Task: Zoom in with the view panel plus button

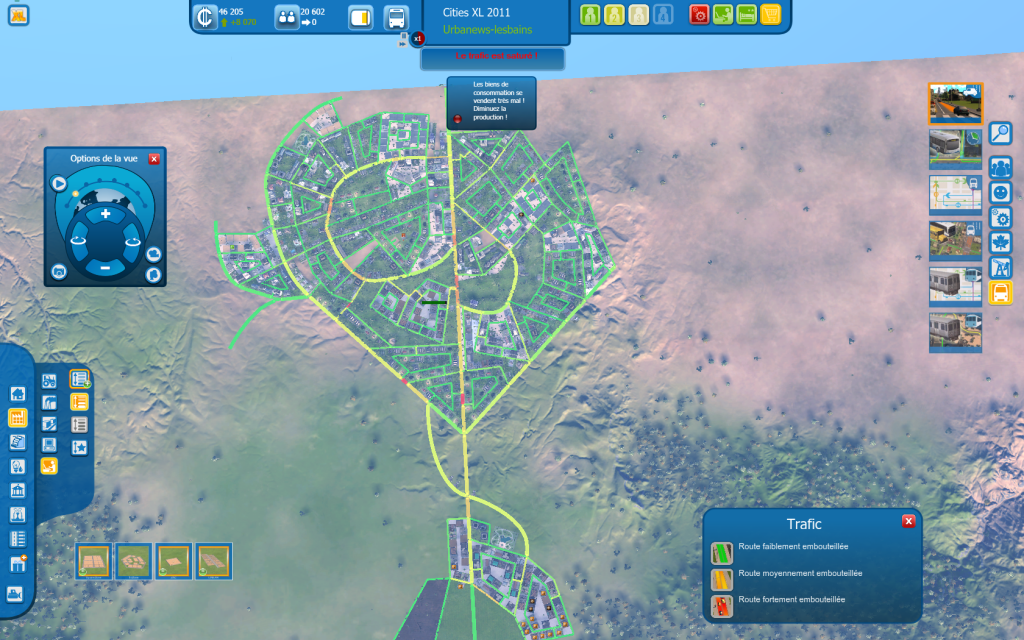Action: [x=105, y=214]
